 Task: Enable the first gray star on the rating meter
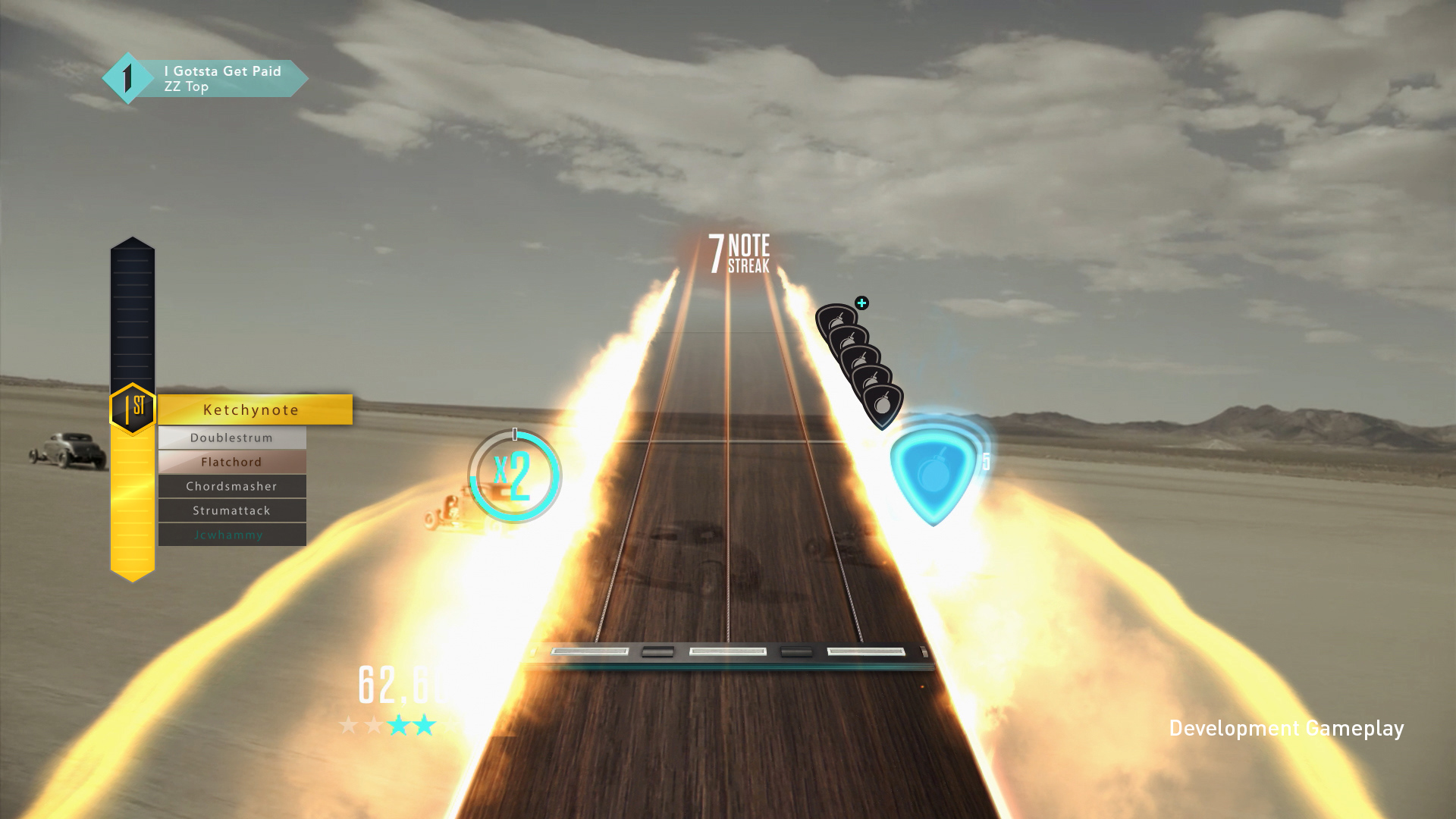348,724
